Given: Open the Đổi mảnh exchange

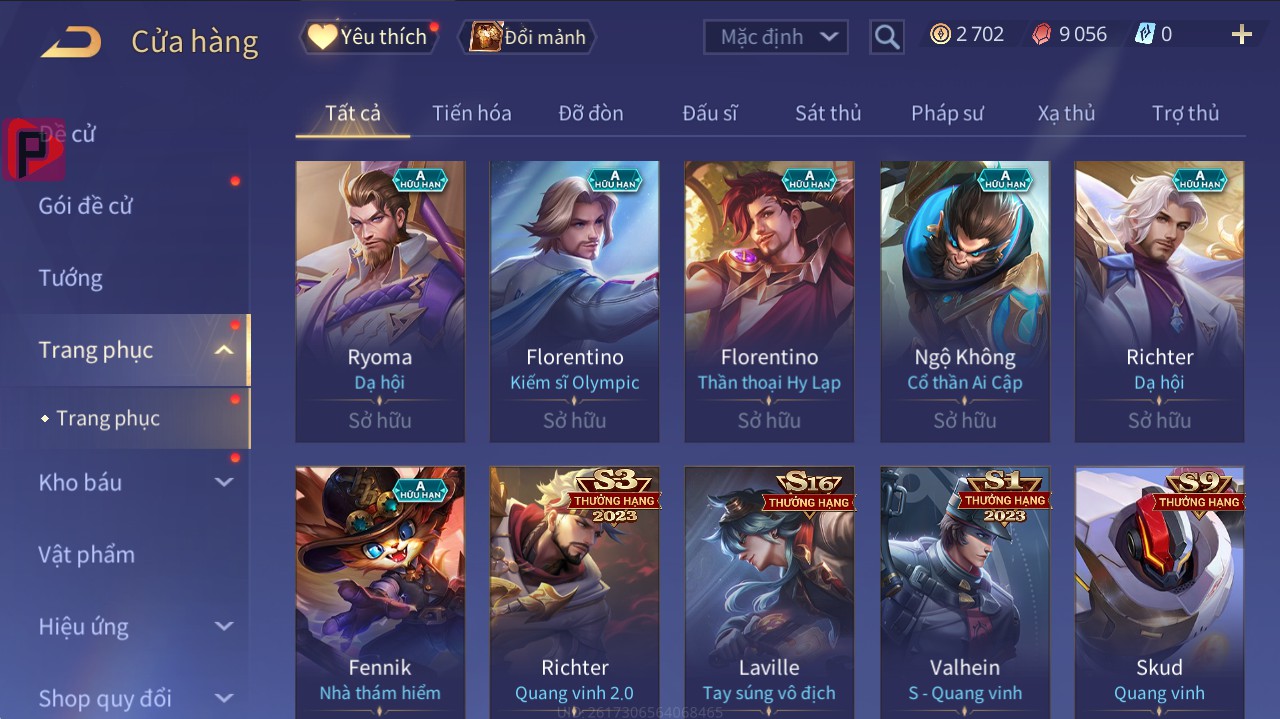Looking at the screenshot, I should tap(528, 37).
